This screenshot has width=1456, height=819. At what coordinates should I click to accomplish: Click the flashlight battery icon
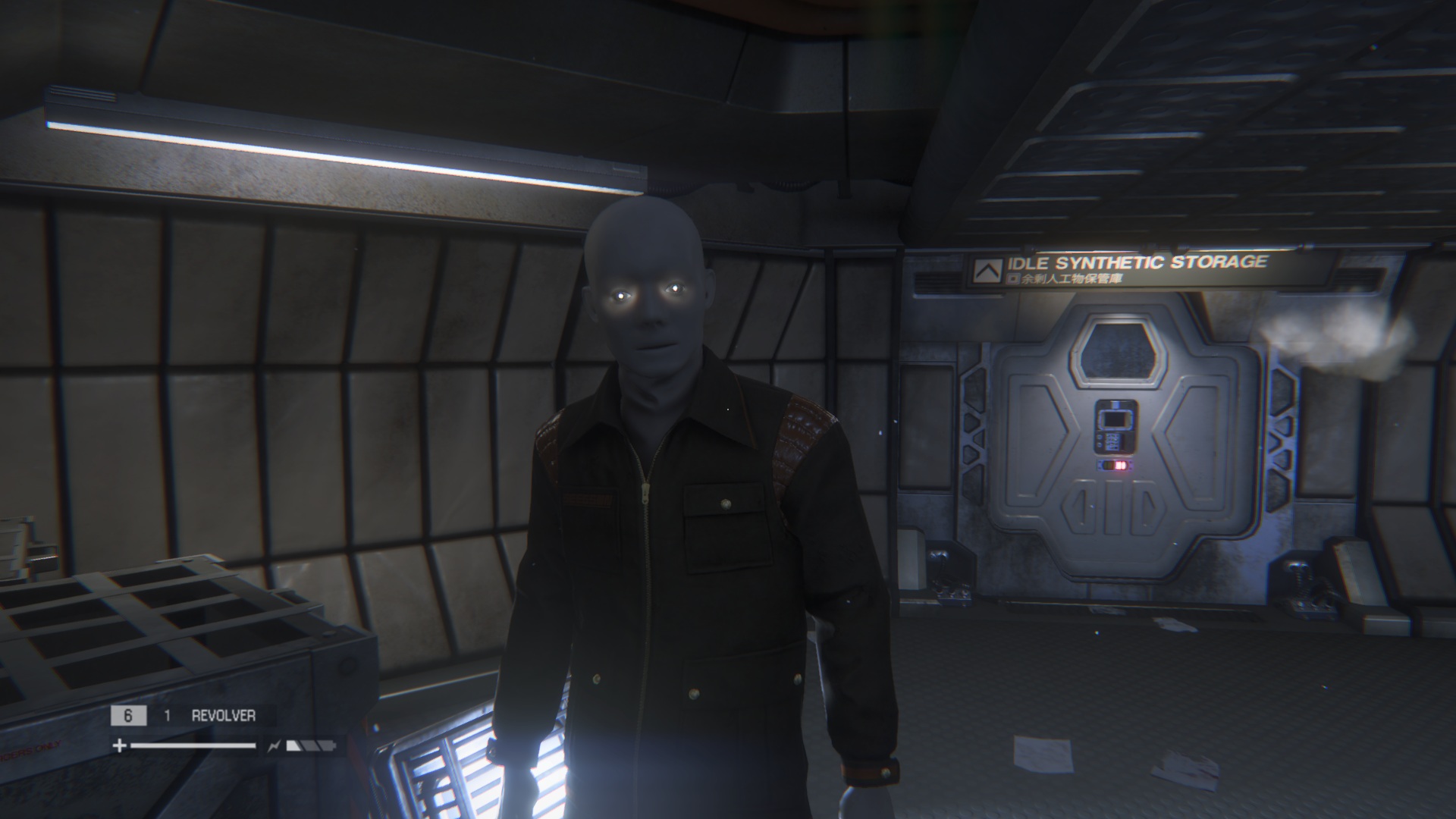[x=311, y=746]
